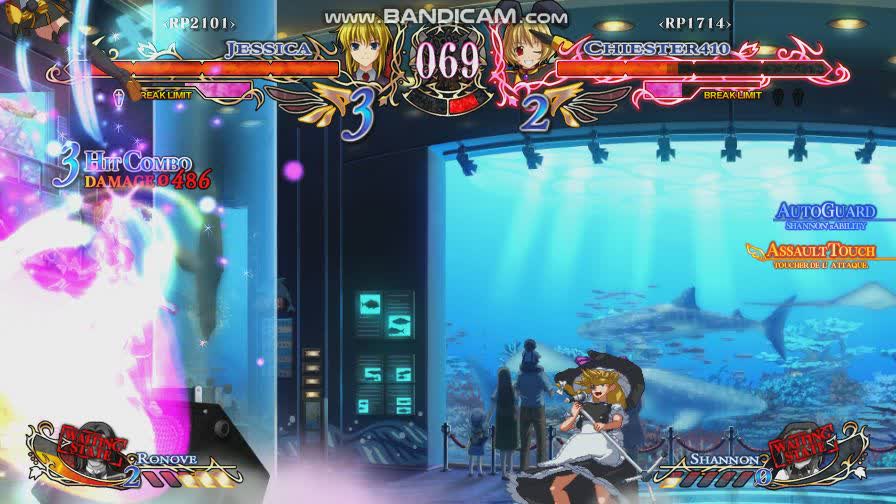Select the Shannon partner waiting-state badge
The height and width of the screenshot is (504, 896).
805,448
